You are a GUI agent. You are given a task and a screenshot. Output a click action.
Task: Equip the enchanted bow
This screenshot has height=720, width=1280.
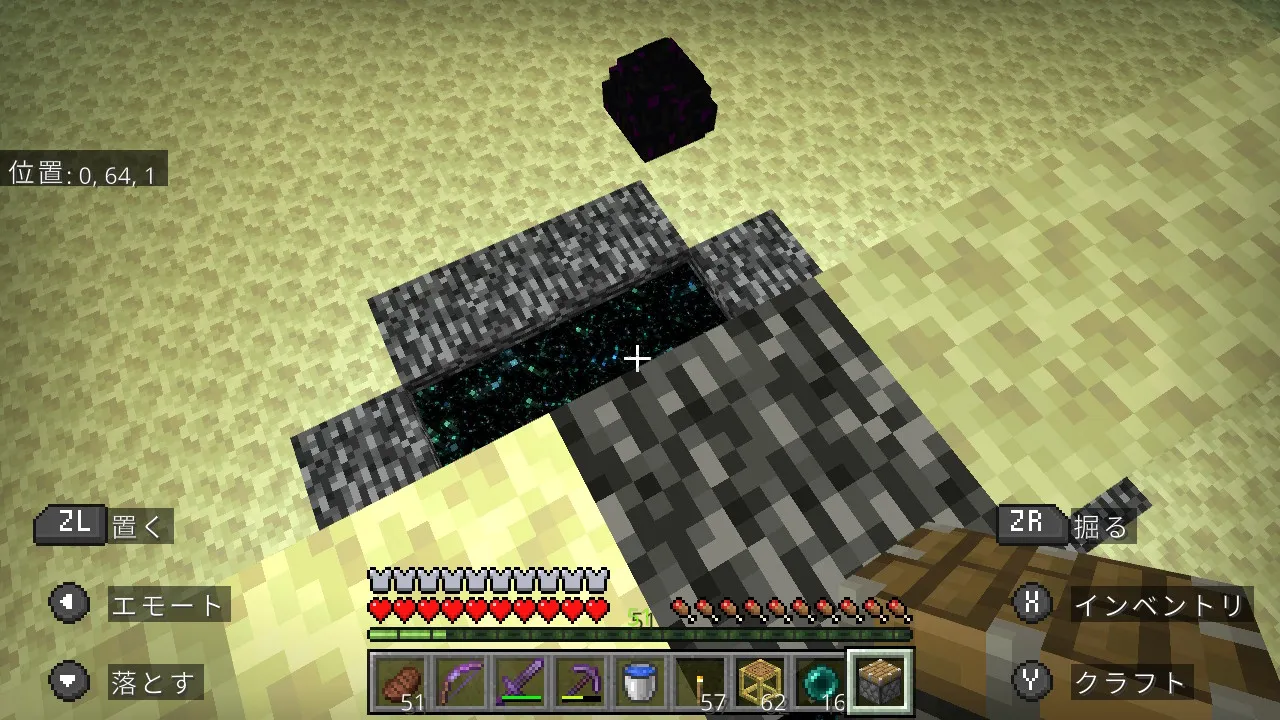click(x=460, y=682)
